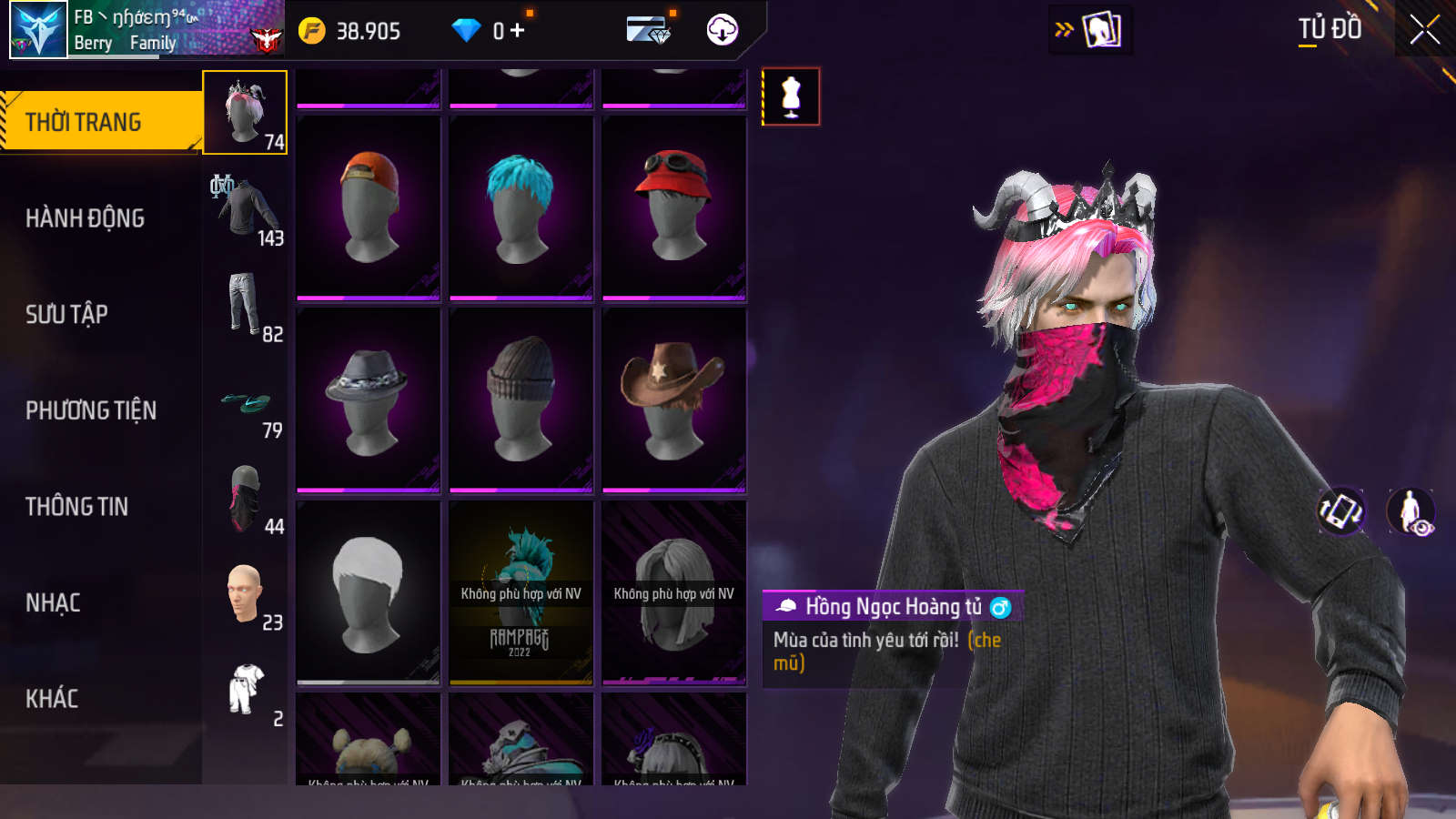Go to Phương Tiện vehicles section
Viewport: 1456px width, 819px height.
(91, 410)
